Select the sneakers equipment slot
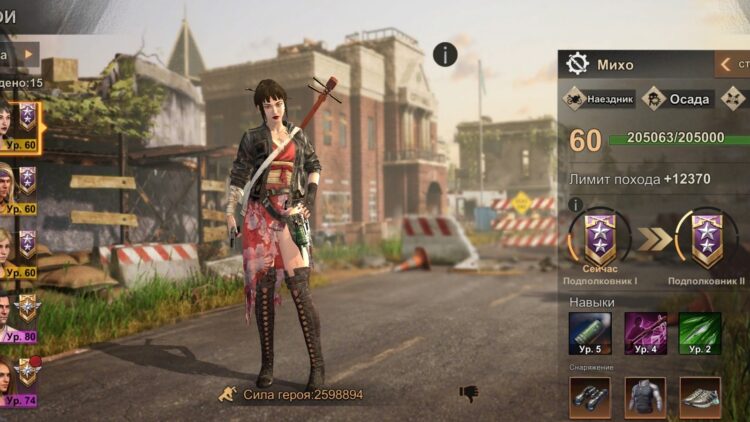Screen dimensions: 750x422 click(700, 396)
